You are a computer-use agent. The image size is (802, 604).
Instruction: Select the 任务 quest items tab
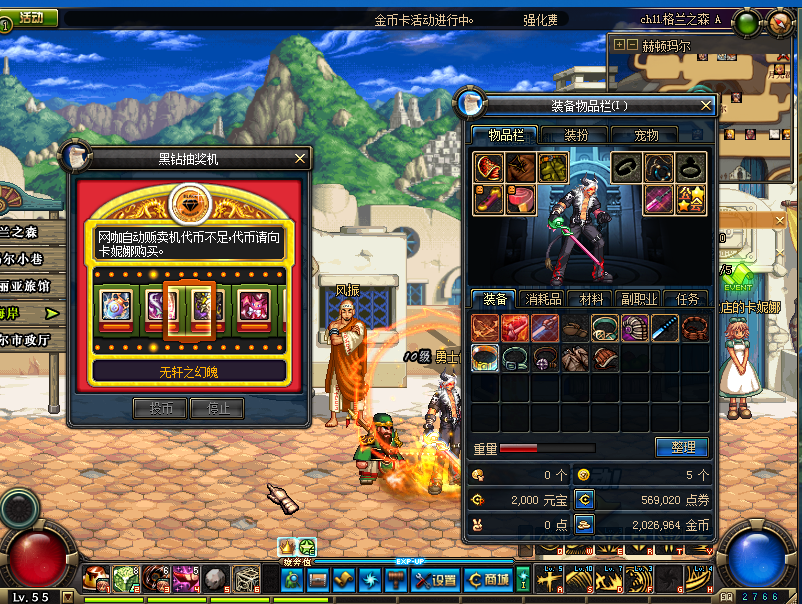(x=688, y=298)
